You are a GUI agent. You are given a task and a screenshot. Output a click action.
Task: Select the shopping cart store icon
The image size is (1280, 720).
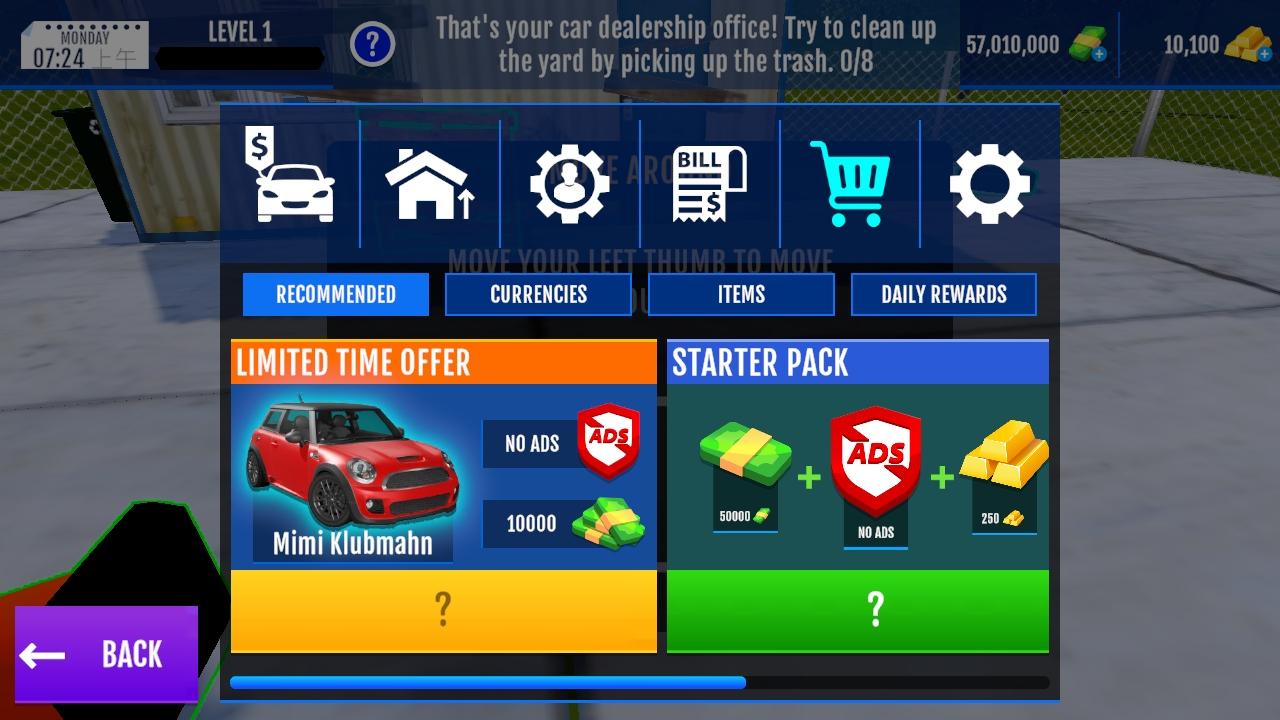coord(849,184)
